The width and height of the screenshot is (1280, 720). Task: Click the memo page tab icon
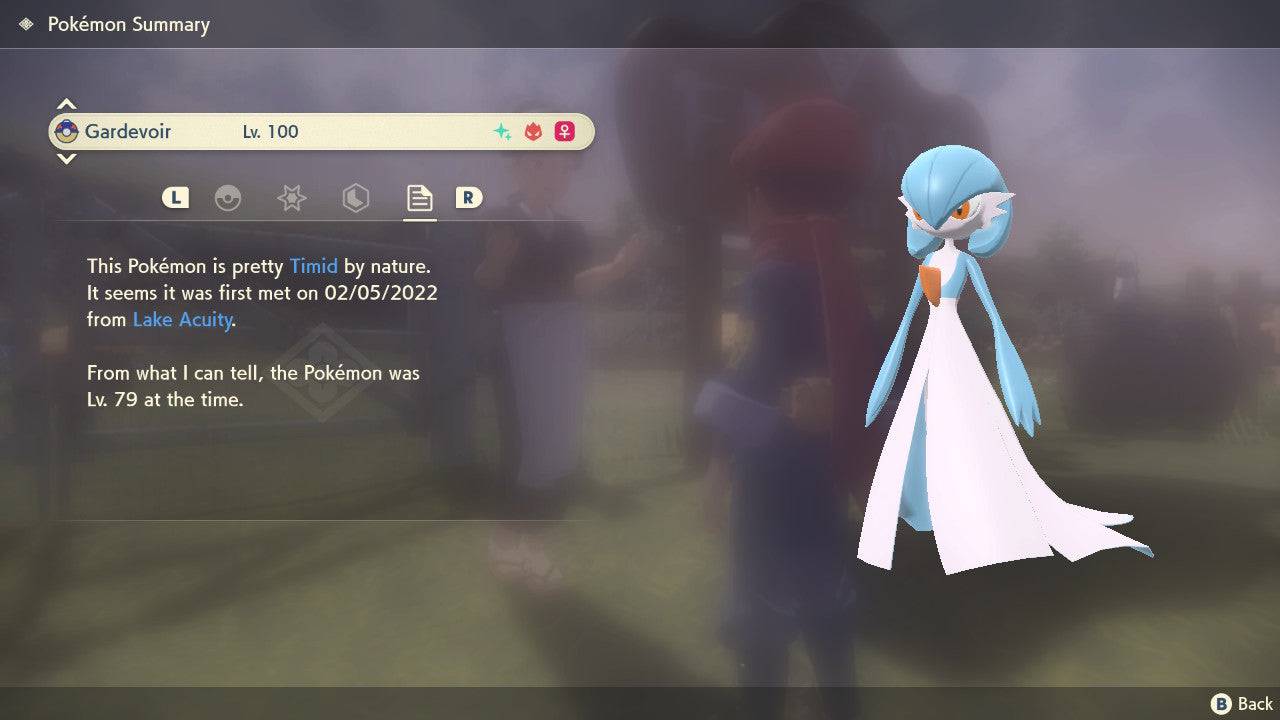419,197
